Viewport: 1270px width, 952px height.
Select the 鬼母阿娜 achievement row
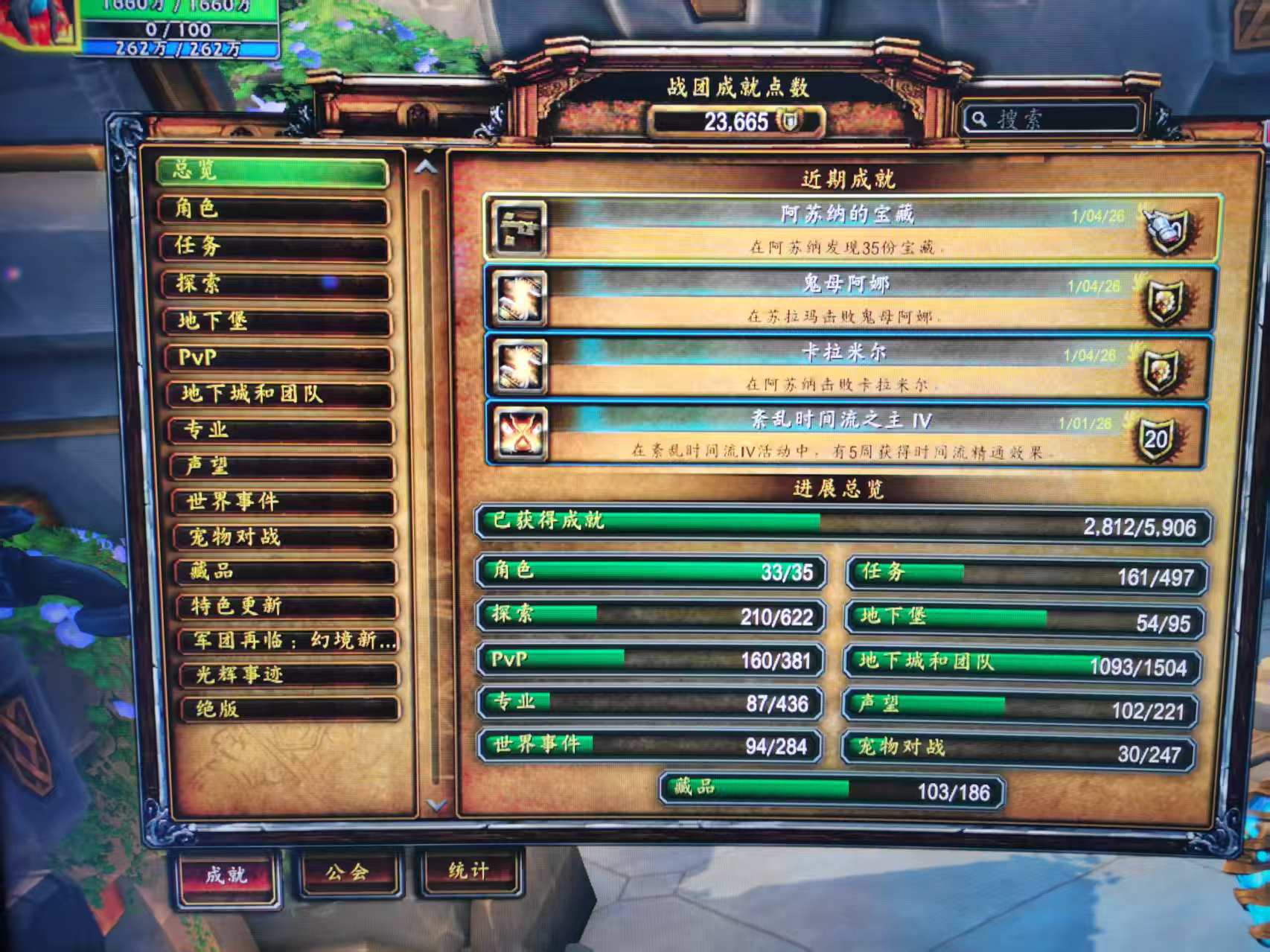[847, 298]
